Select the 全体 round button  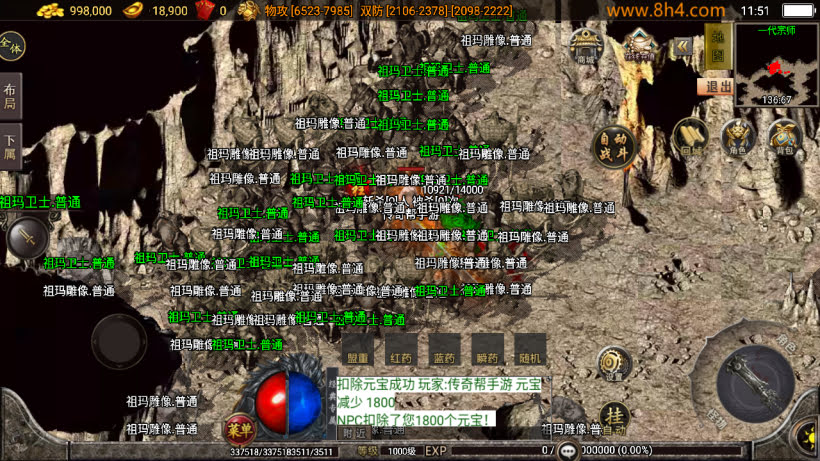[x=11, y=46]
